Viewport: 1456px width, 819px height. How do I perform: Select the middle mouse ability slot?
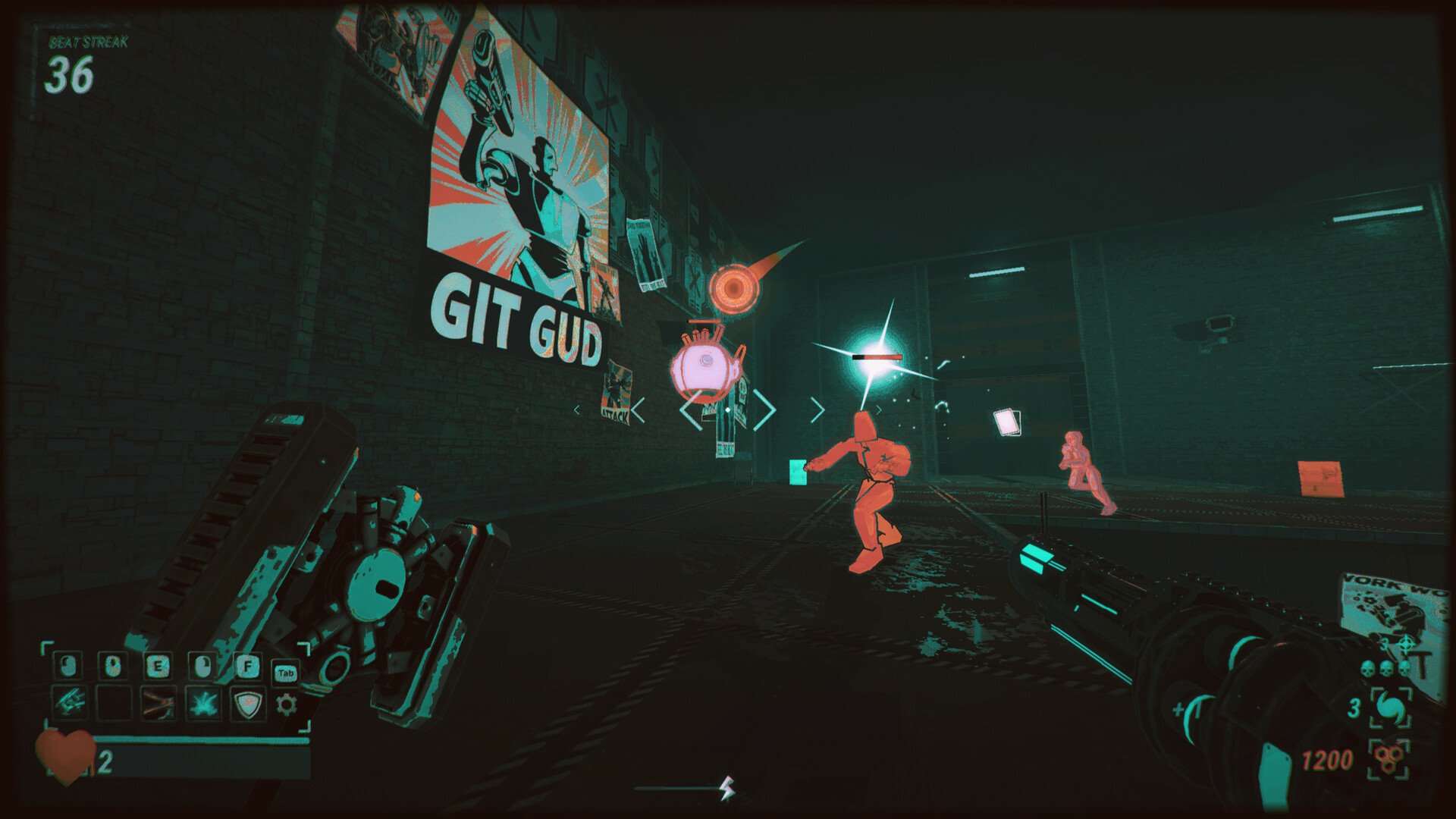click(113, 666)
